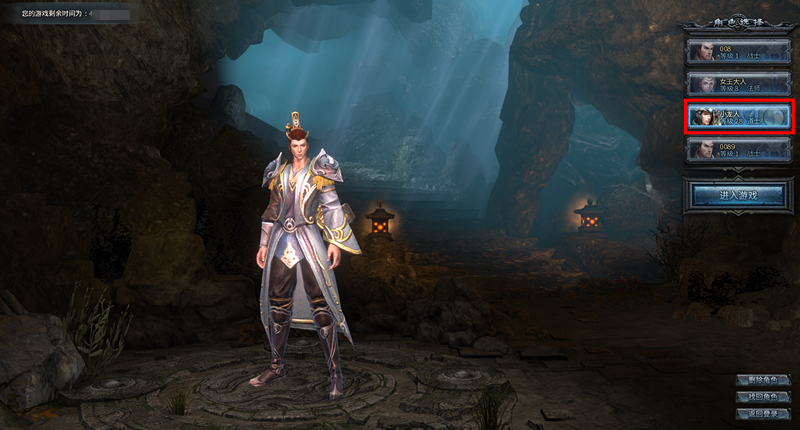Pick the 0089 level 1 warrior

(x=739, y=149)
